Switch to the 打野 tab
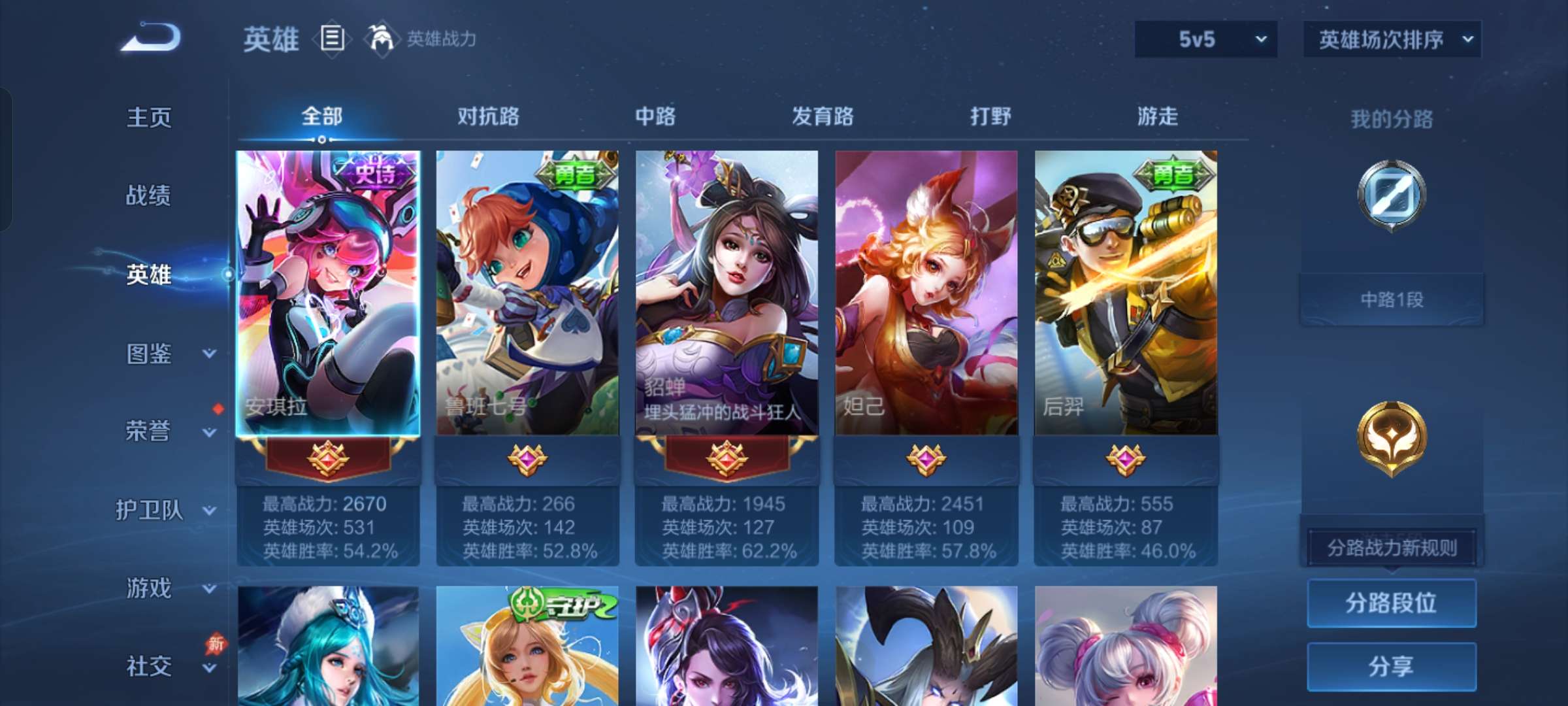Screen dimensions: 1568x706 [990, 118]
